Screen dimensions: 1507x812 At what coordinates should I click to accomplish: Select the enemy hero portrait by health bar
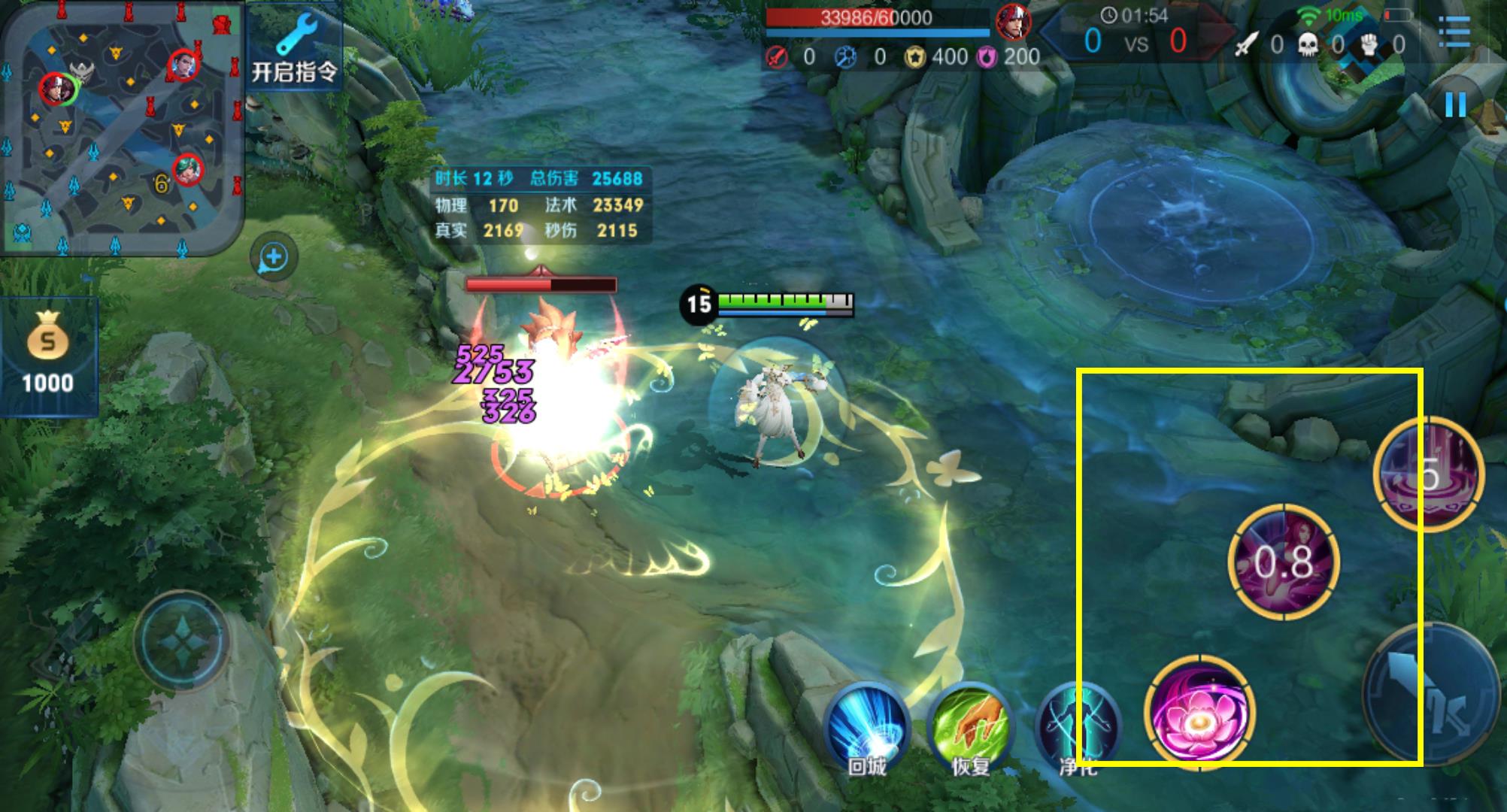[1013, 22]
